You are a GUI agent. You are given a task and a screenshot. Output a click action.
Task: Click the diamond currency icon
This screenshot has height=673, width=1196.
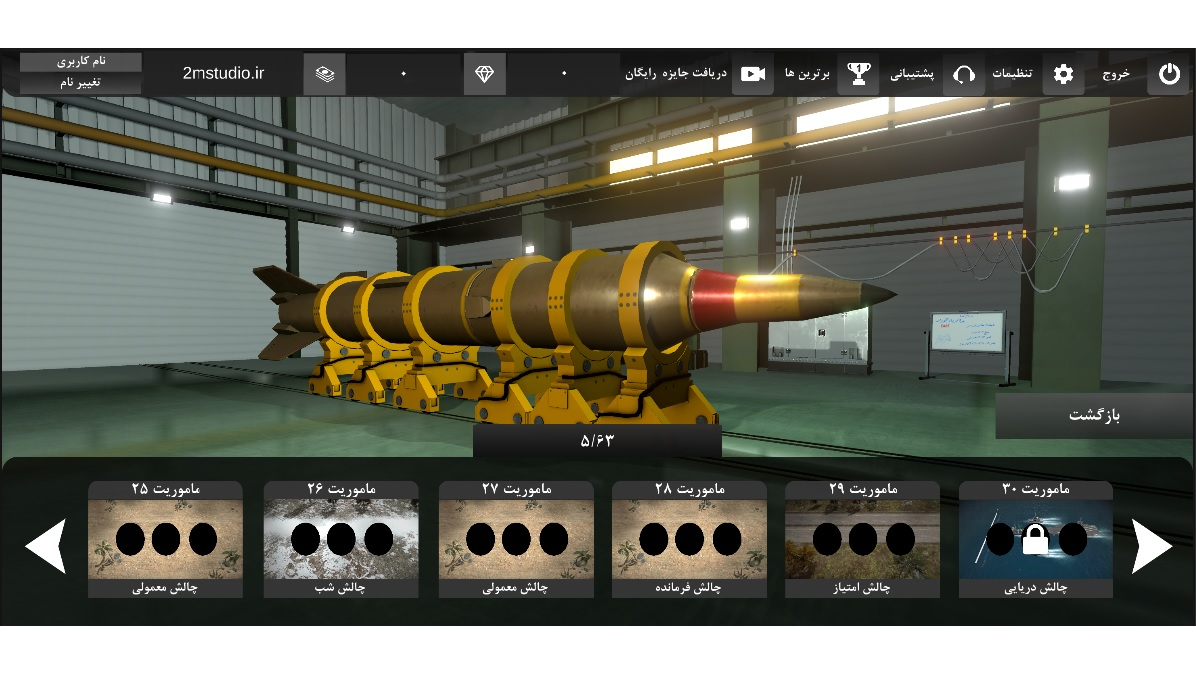485,74
